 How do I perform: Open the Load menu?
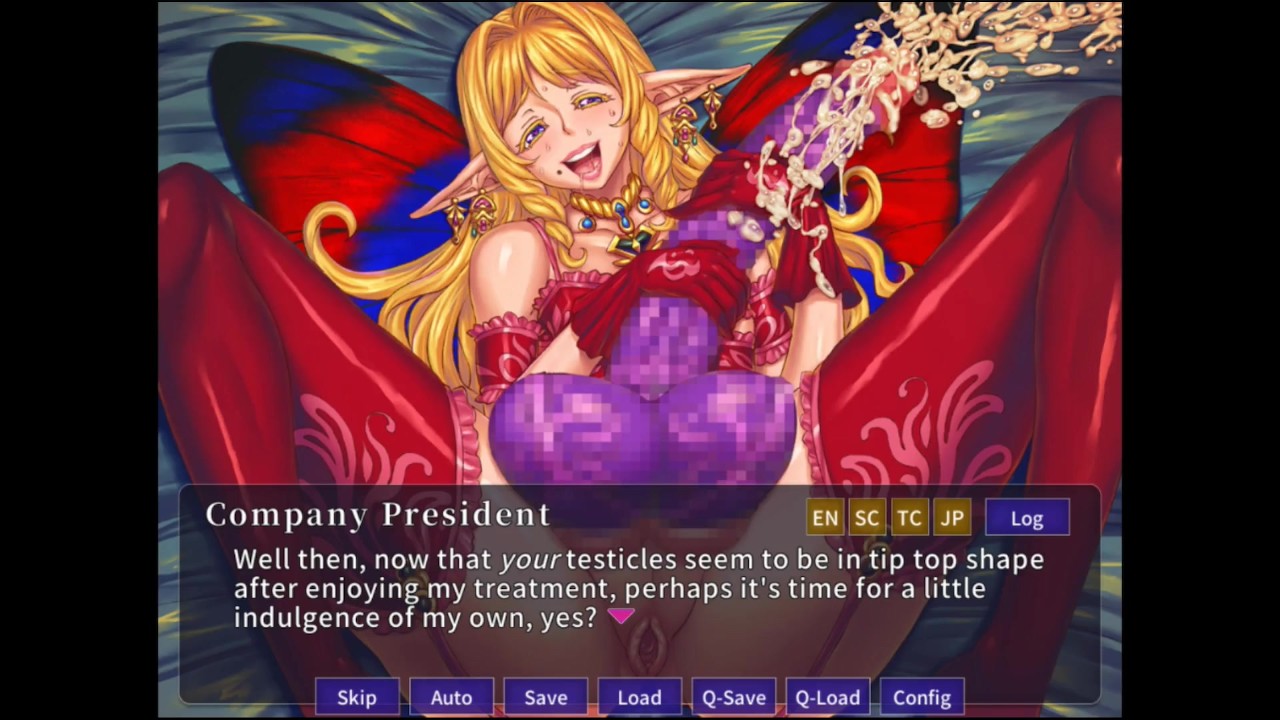pyautogui.click(x=639, y=697)
